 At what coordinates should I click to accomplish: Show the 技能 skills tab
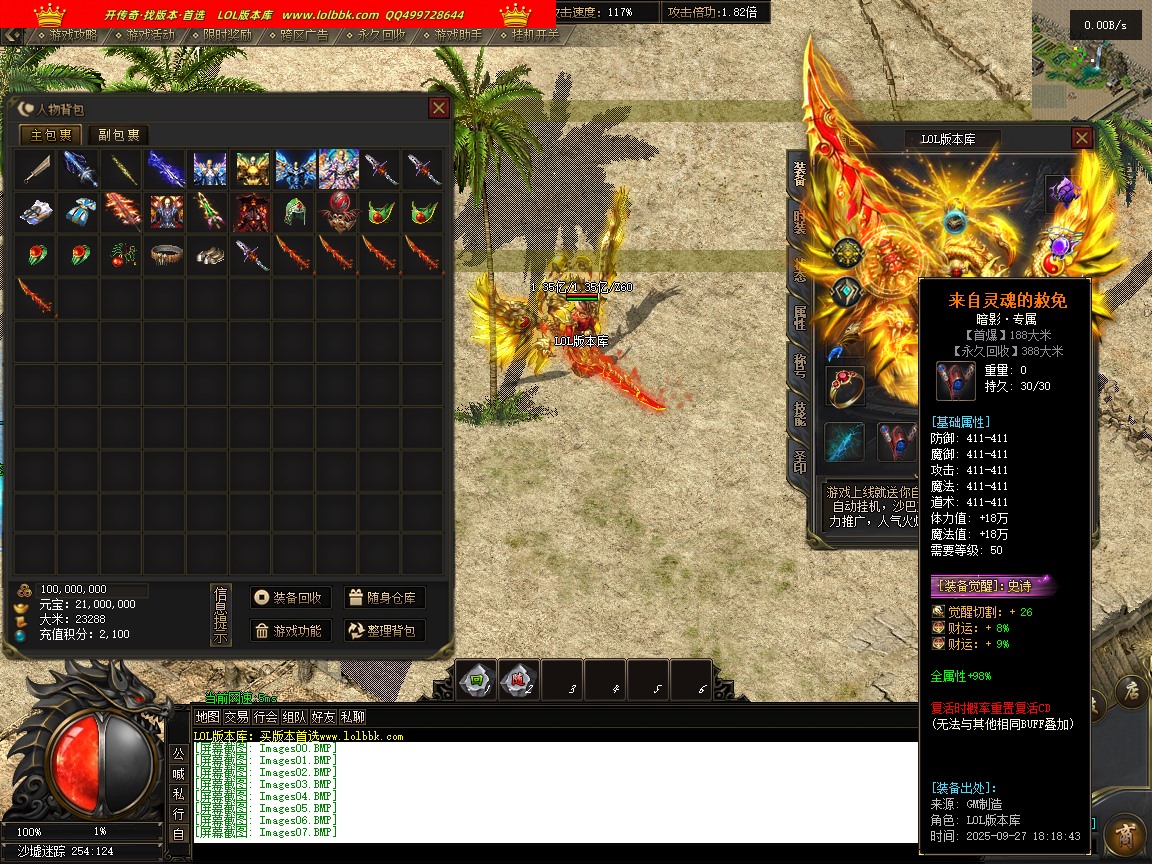coord(800,413)
